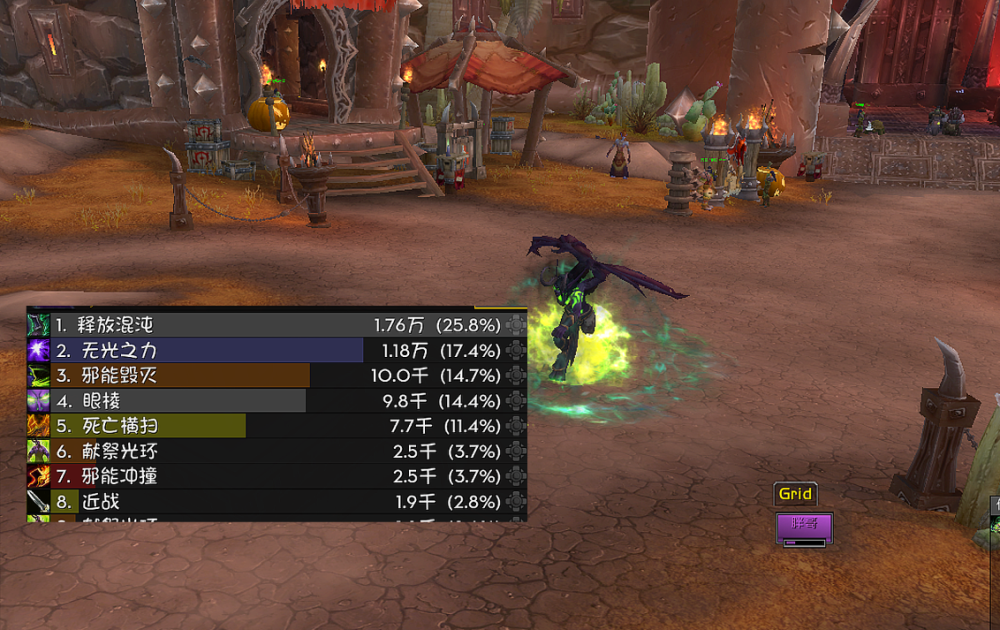The width and height of the screenshot is (1000, 630).
Task: Click the 邪能毁灭 damage row
Action: [270, 375]
